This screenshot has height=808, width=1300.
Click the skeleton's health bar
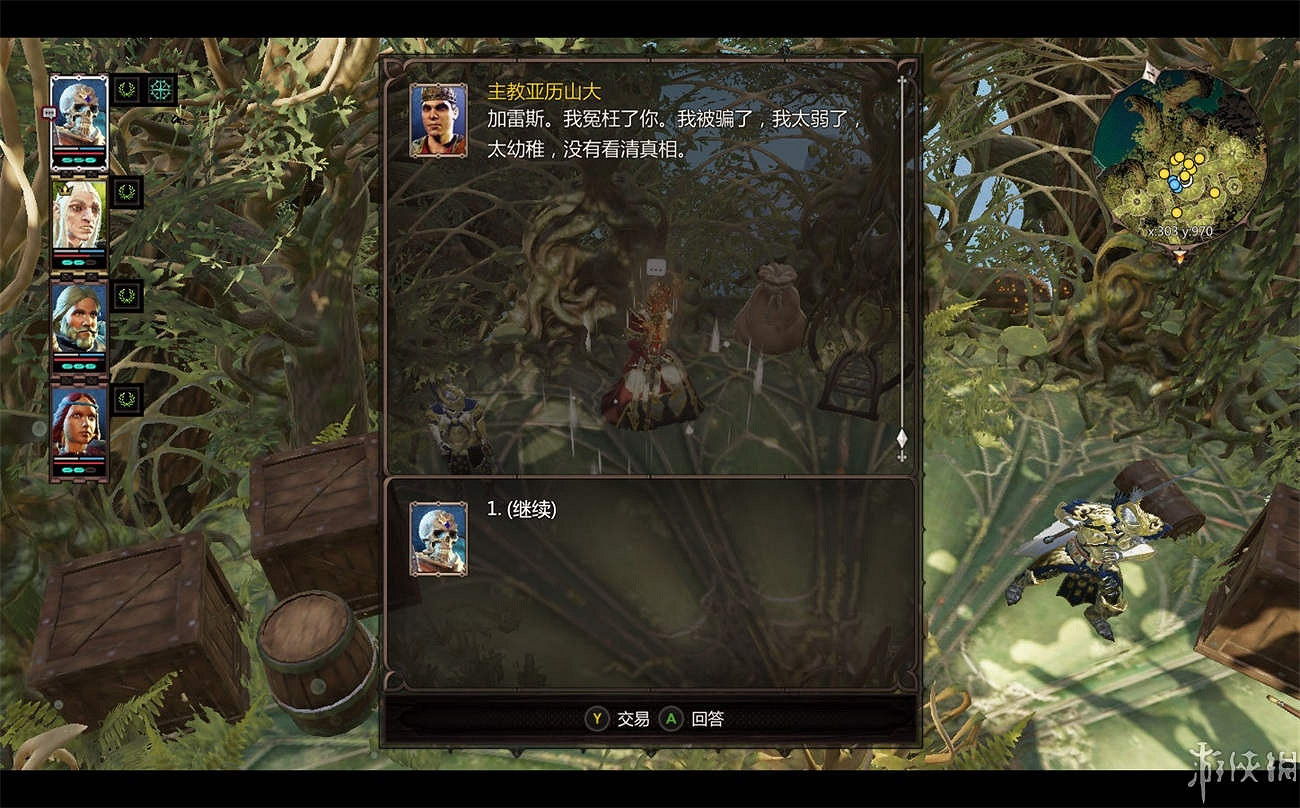coord(78,153)
